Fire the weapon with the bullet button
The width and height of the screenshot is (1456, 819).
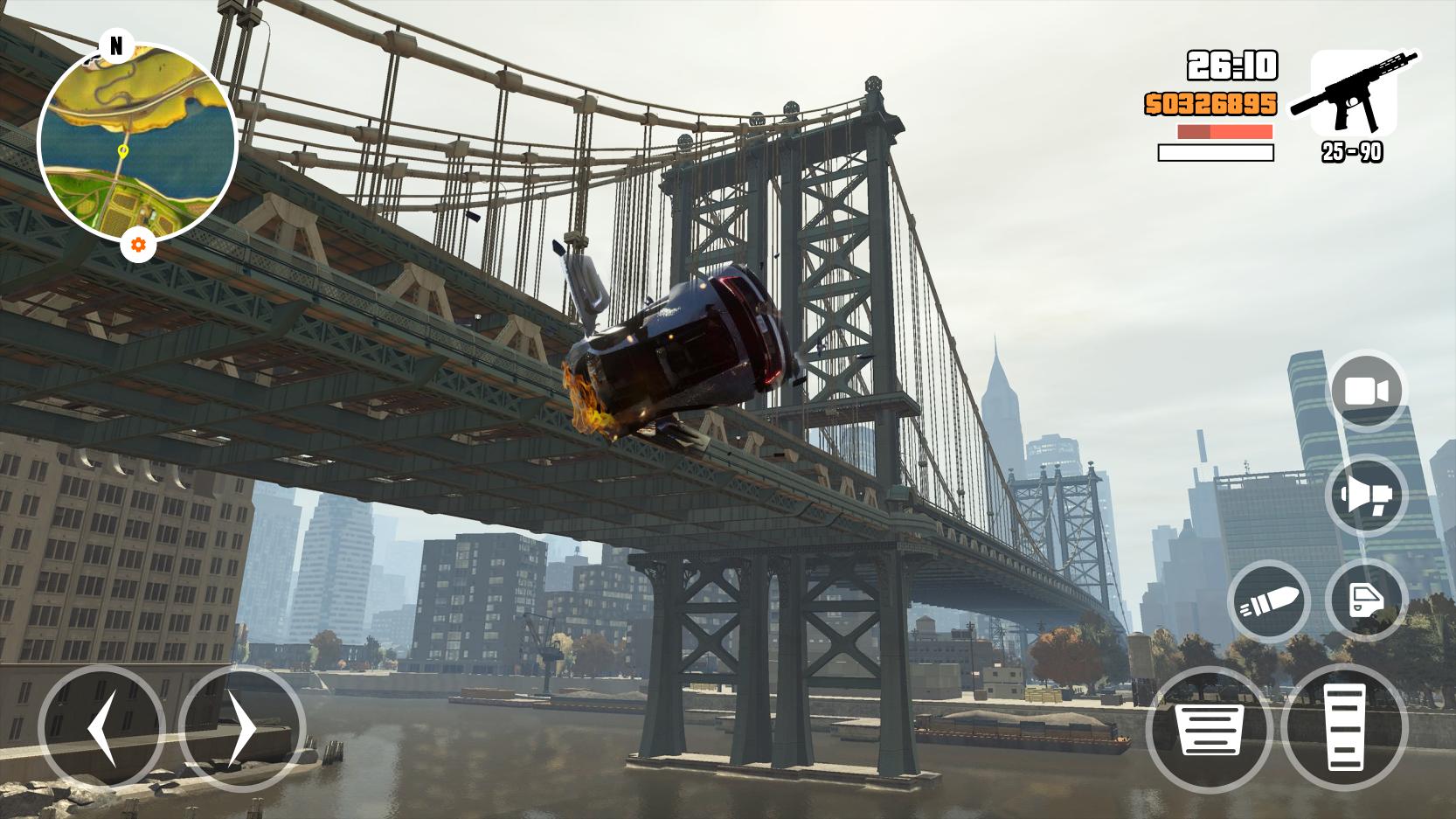[x=1269, y=601]
